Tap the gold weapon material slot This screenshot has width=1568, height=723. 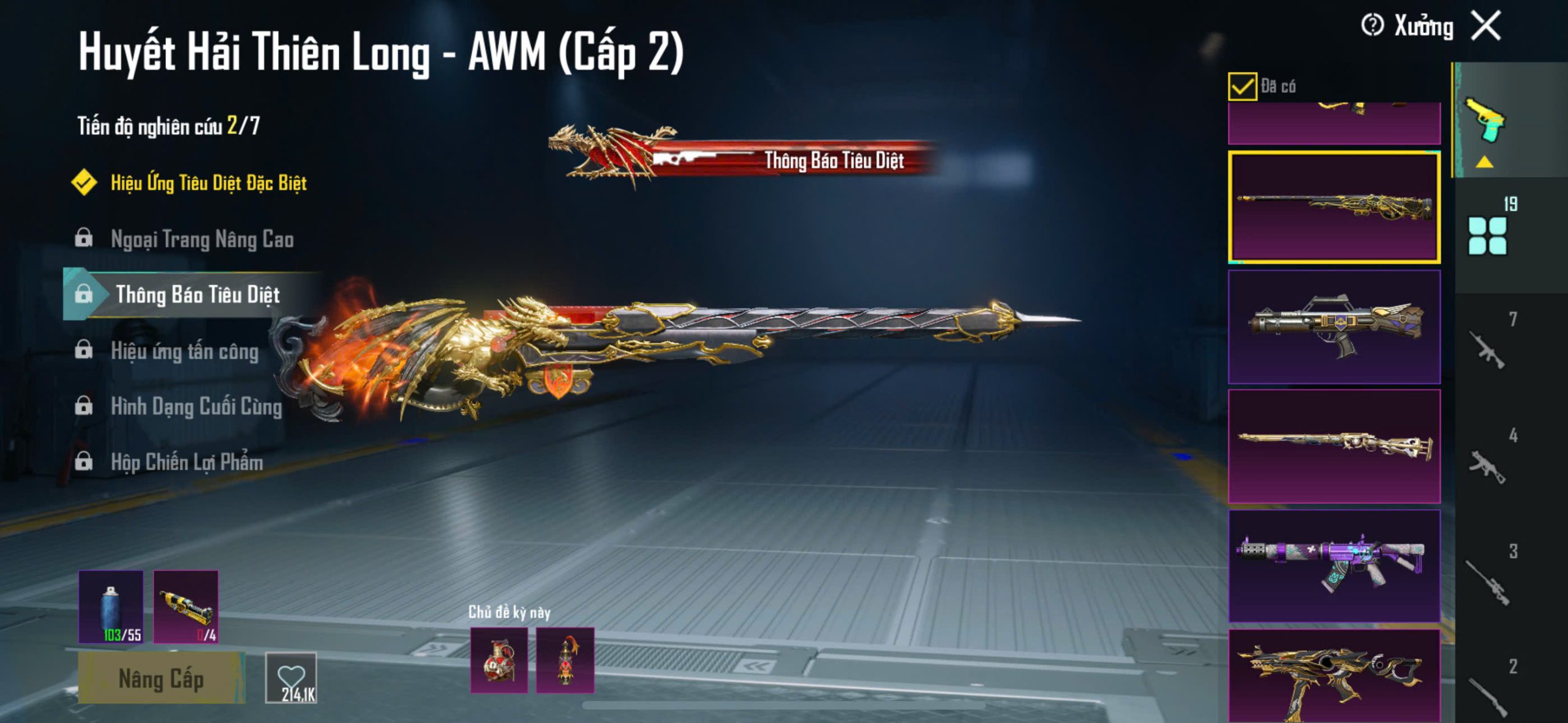point(186,607)
